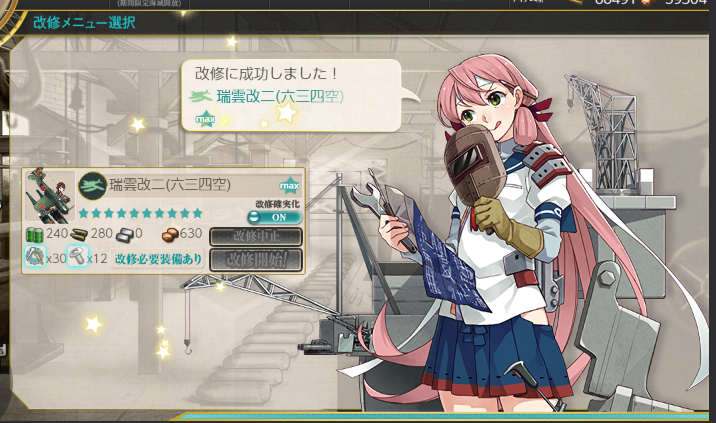
Task: Toggle the 改修確実化 ON switch
Action: pos(274,217)
